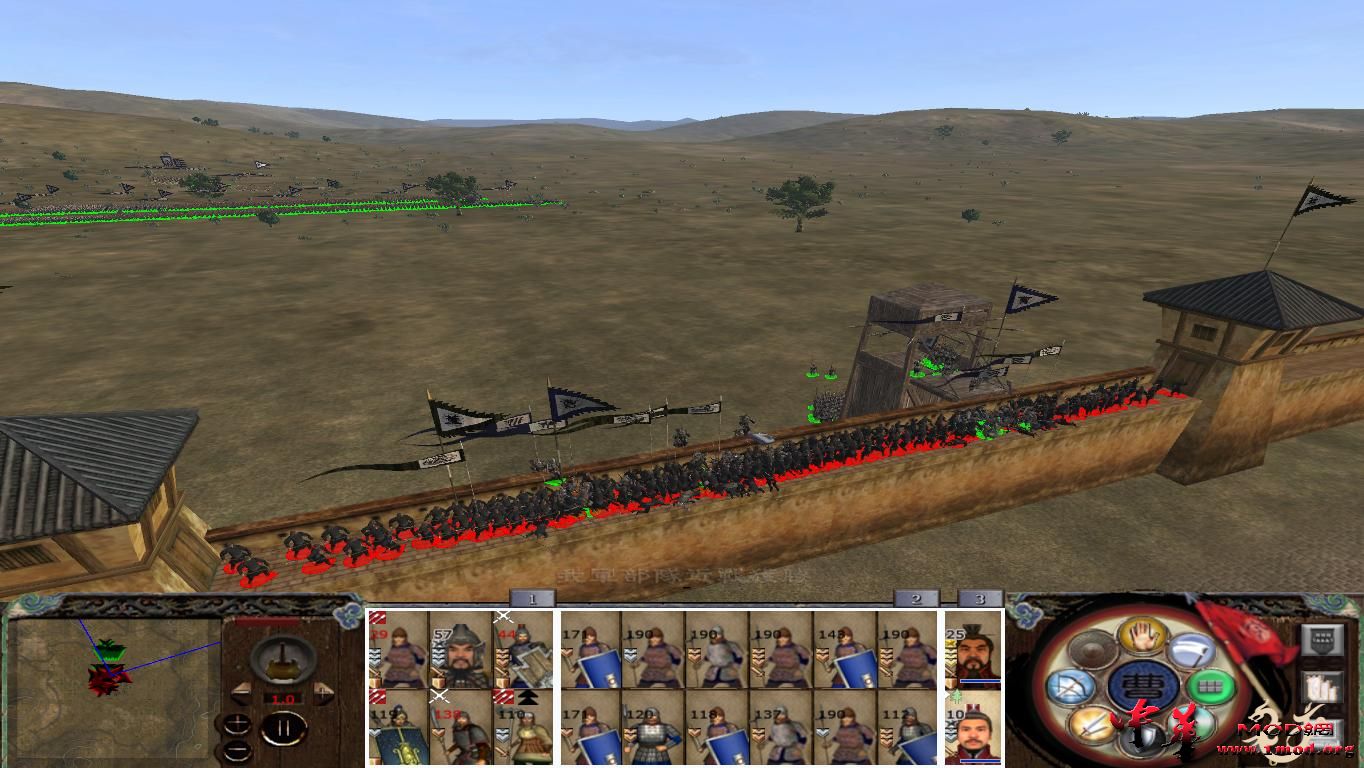Select the halt command hand icon
The image size is (1364, 768).
[x=1144, y=637]
